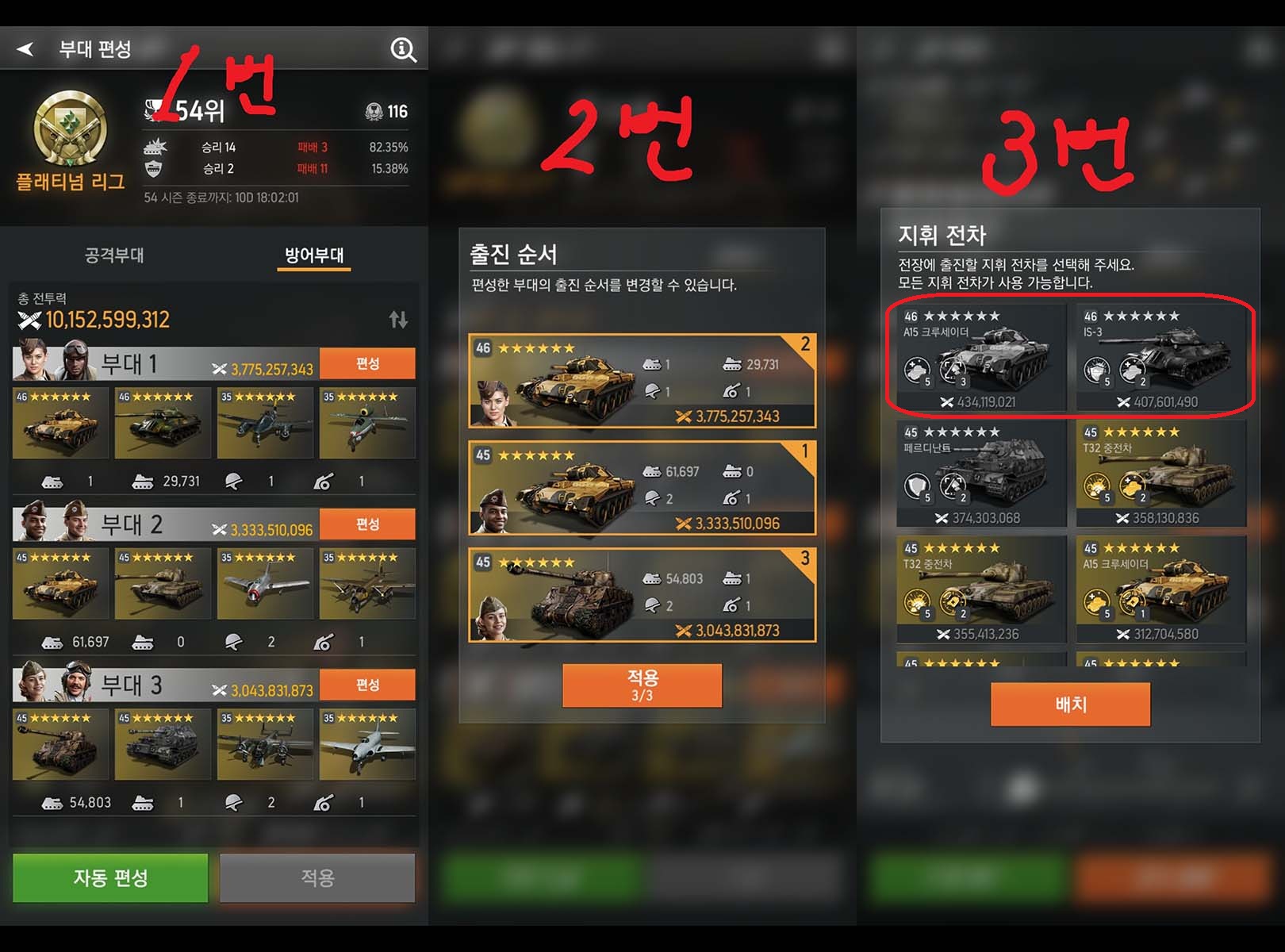This screenshot has width=1285, height=952.
Task: Open the info icon in the header
Action: [x=403, y=50]
